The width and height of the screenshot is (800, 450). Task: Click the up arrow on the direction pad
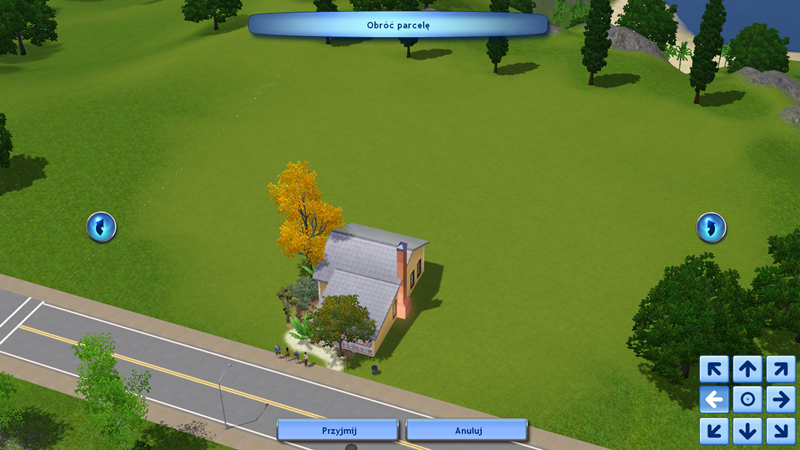pos(747,369)
